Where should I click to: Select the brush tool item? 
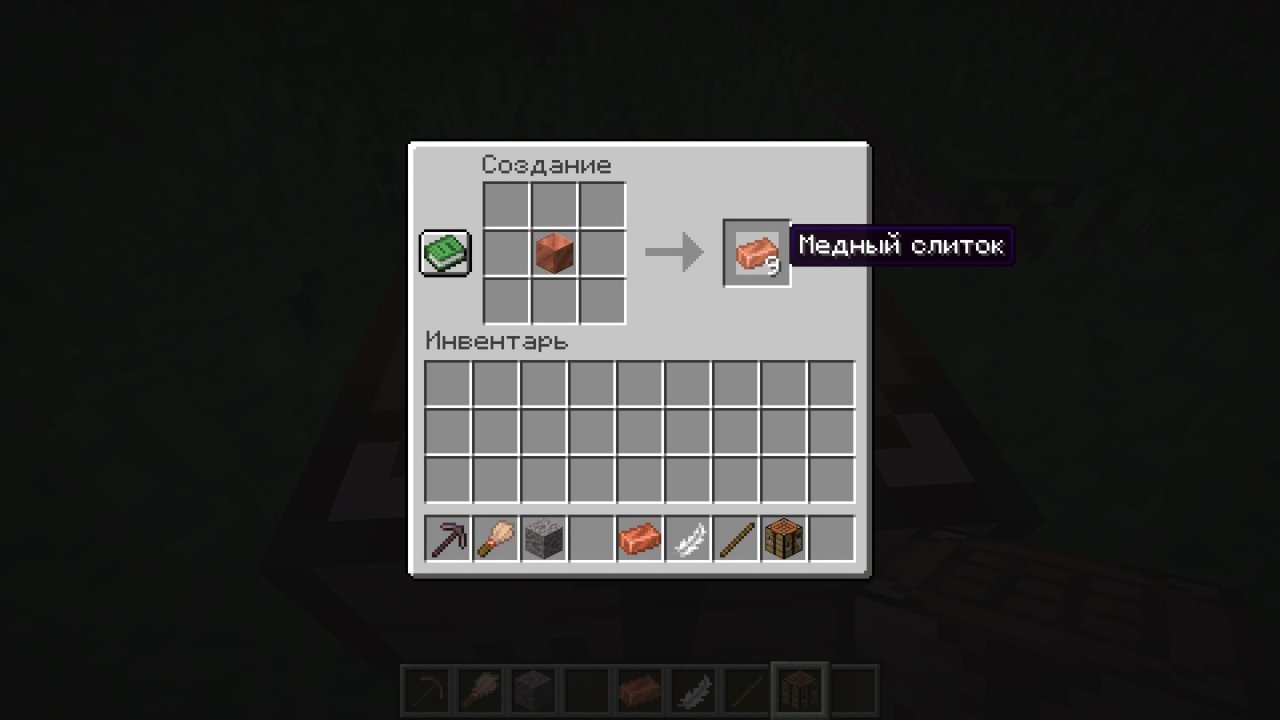(495, 539)
